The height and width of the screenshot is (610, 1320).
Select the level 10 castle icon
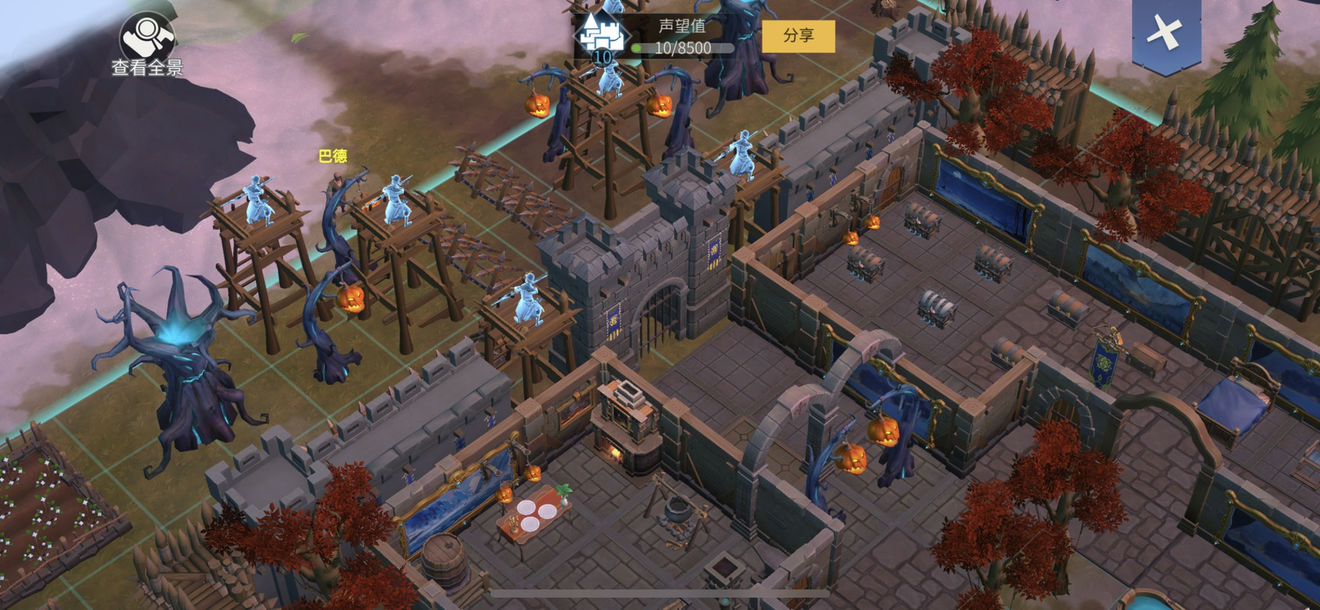coord(601,36)
